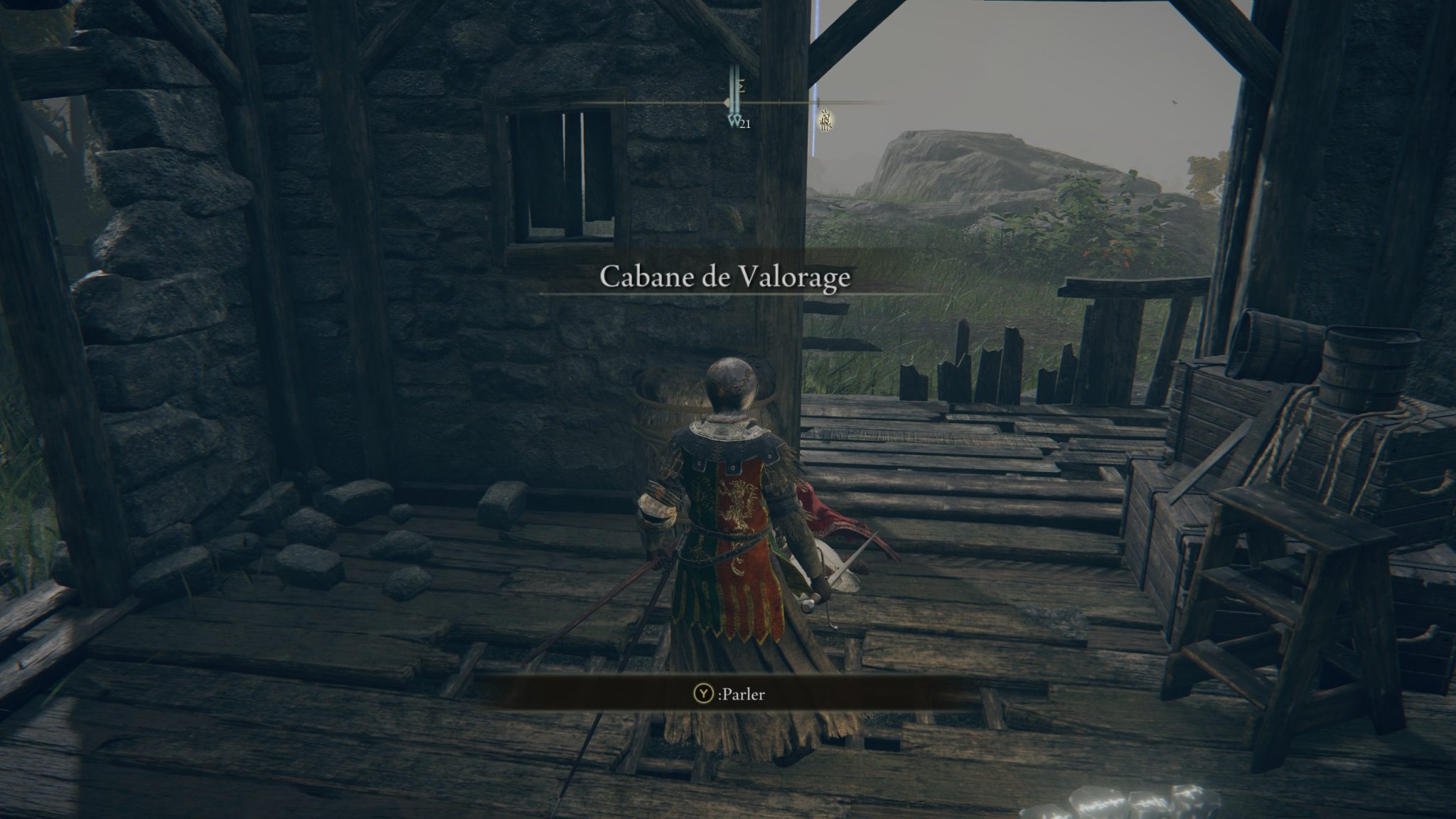Click the W compass direction marker

[x=734, y=122]
